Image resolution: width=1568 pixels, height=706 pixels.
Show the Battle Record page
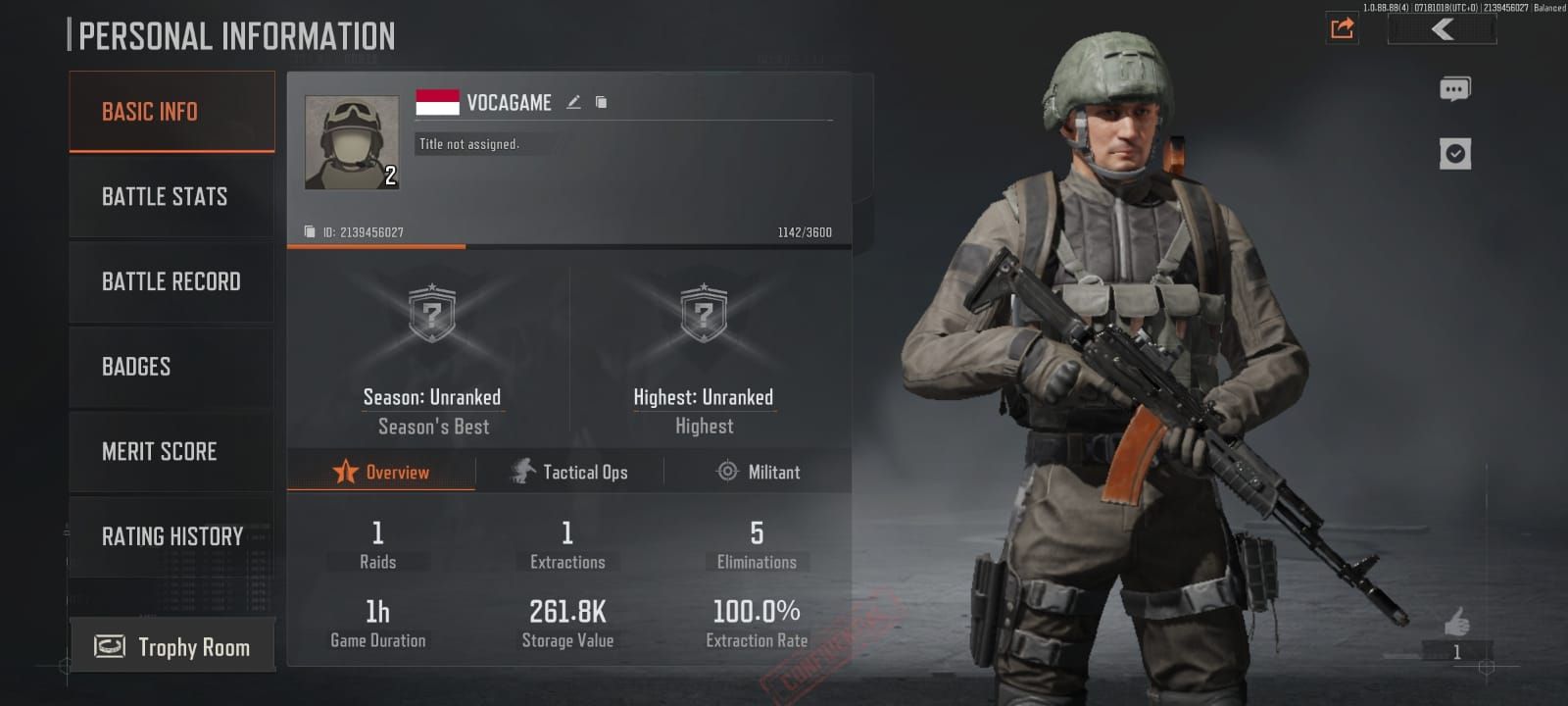point(171,282)
